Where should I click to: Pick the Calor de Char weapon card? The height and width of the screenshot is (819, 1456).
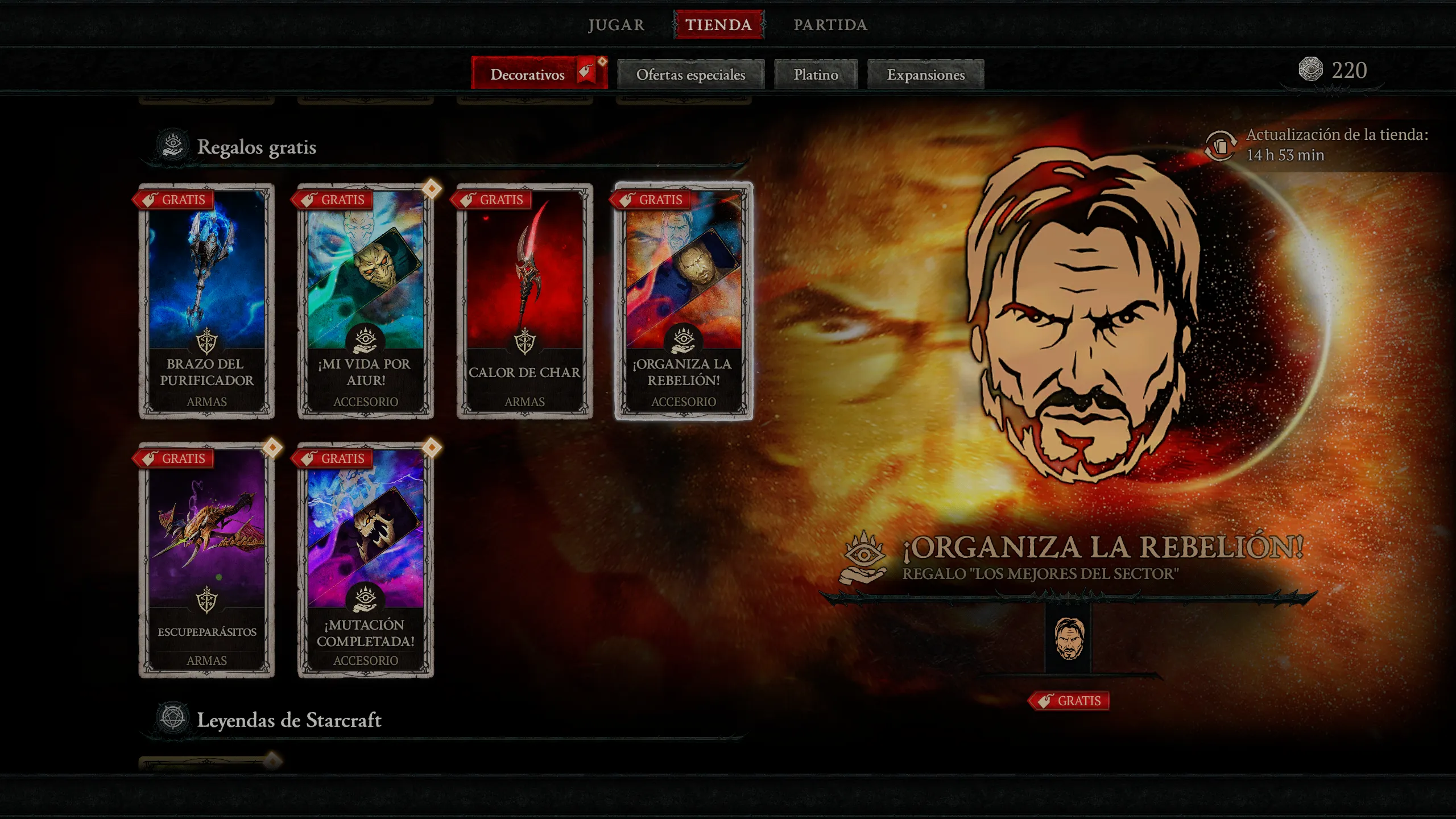524,301
